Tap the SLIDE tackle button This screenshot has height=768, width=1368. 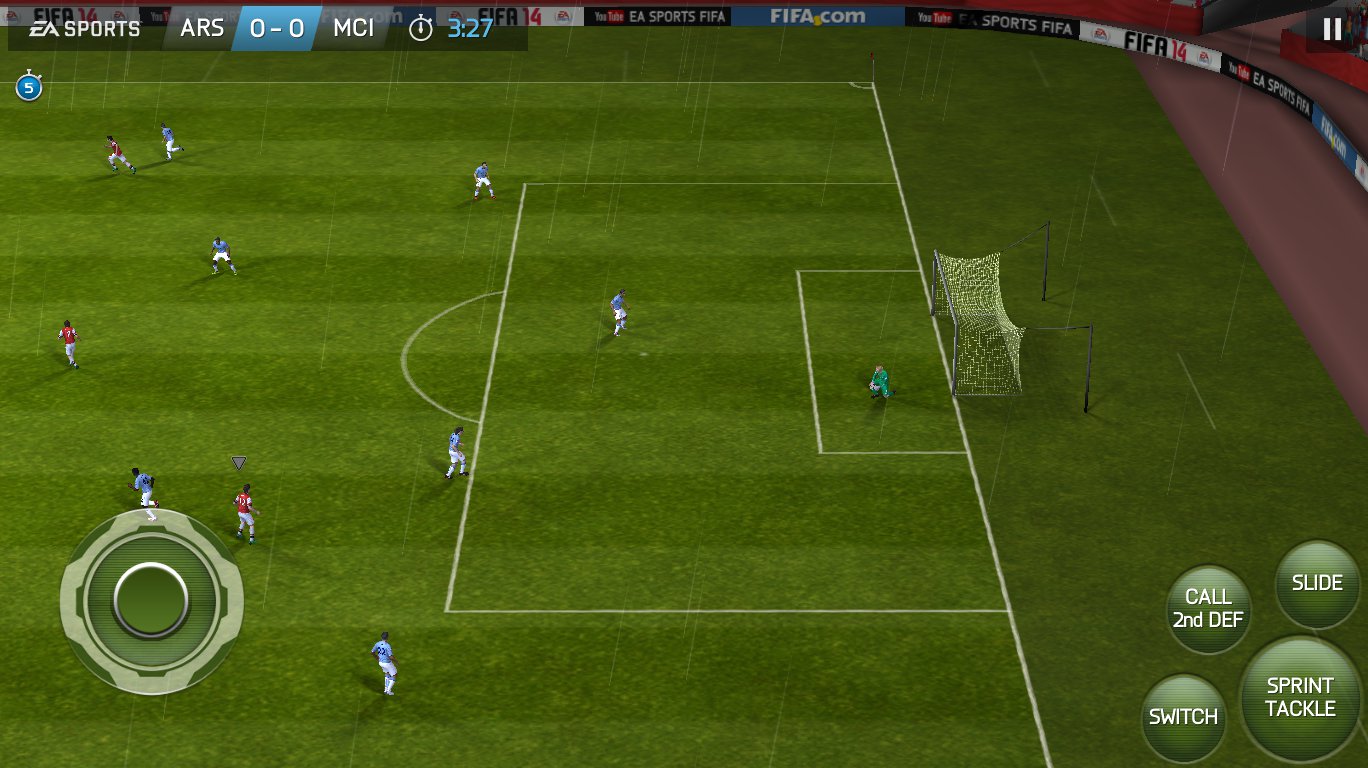pyautogui.click(x=1317, y=584)
